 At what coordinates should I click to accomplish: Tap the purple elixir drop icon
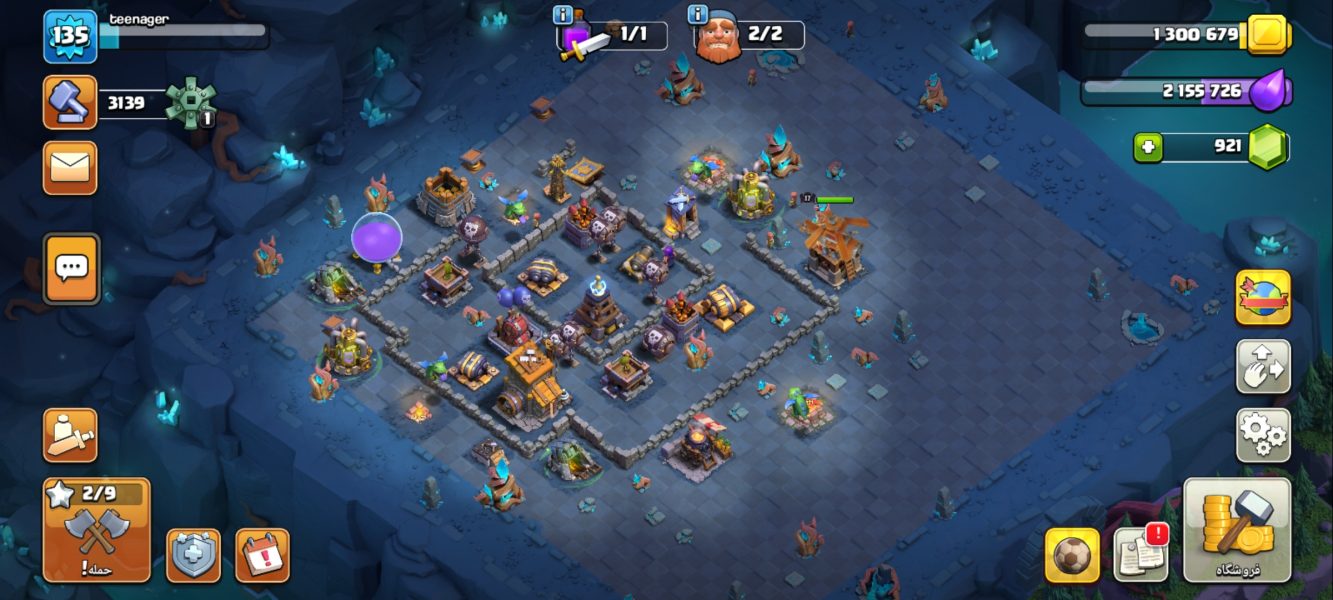click(1269, 91)
